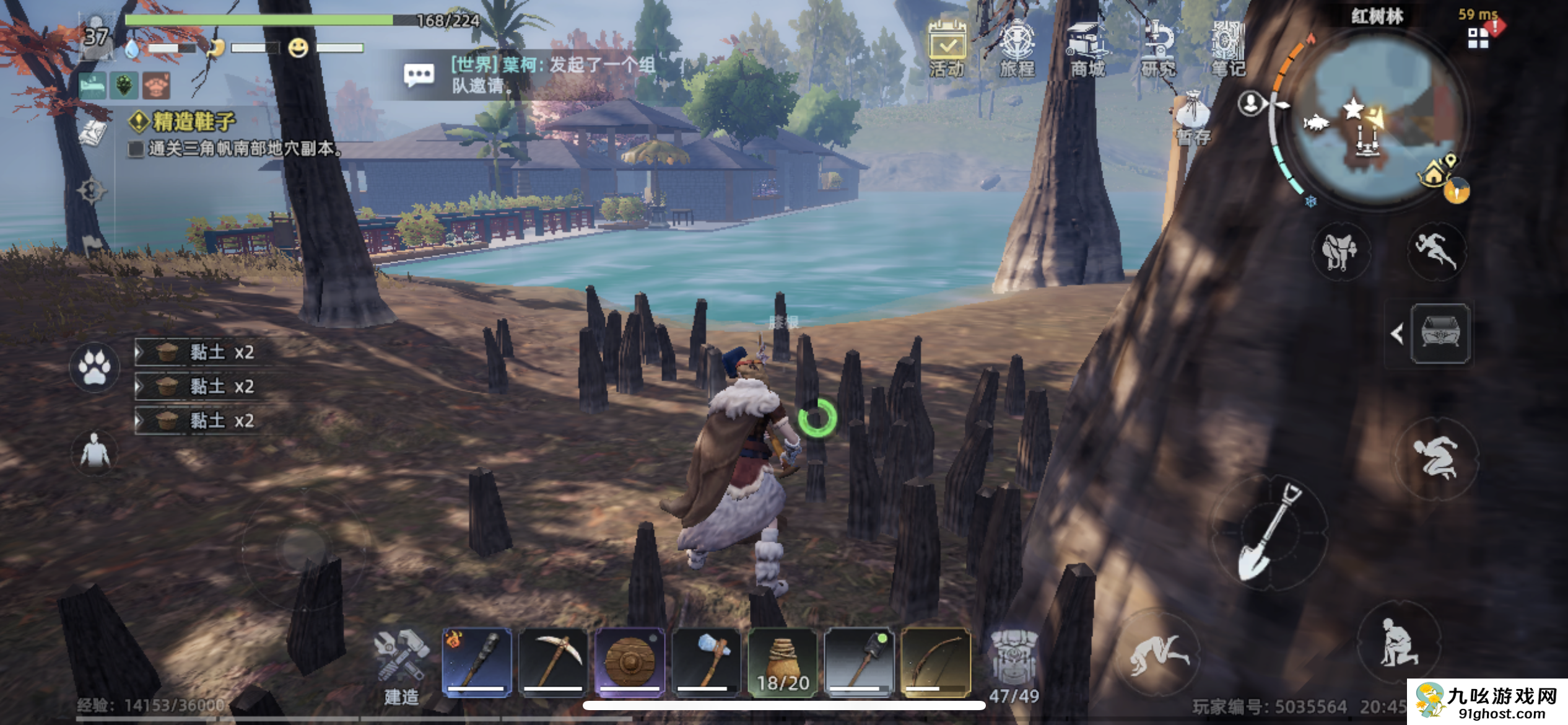Select the stone axe hotbar slot

tap(706, 662)
